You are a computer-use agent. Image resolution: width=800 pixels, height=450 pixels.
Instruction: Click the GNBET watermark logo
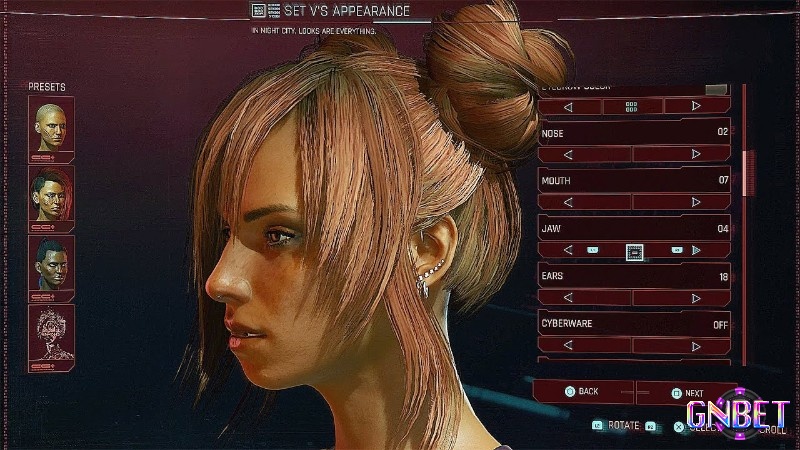tap(735, 413)
